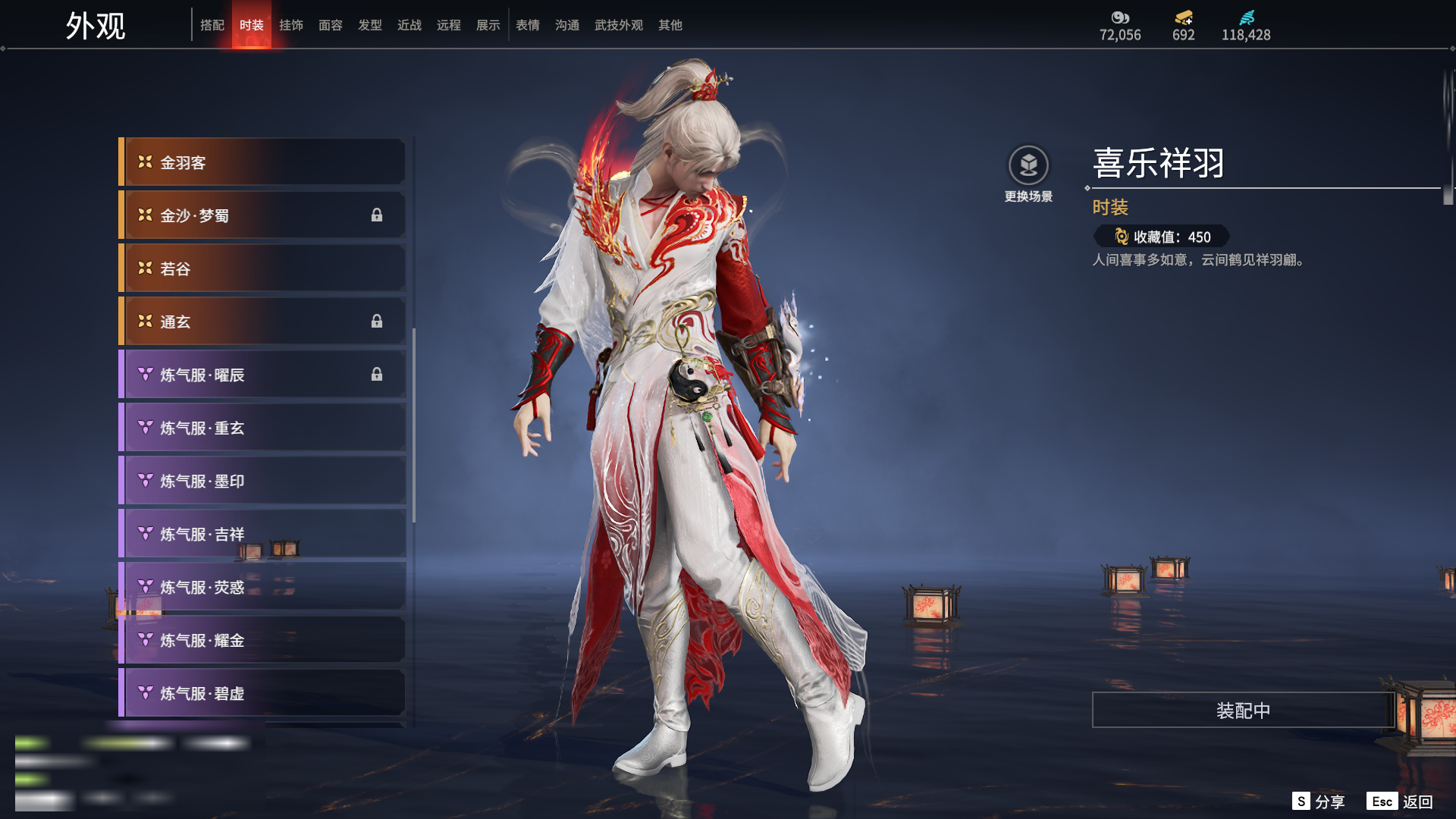Switch to the 发型 tab
1456x819 pixels.
pyautogui.click(x=370, y=25)
